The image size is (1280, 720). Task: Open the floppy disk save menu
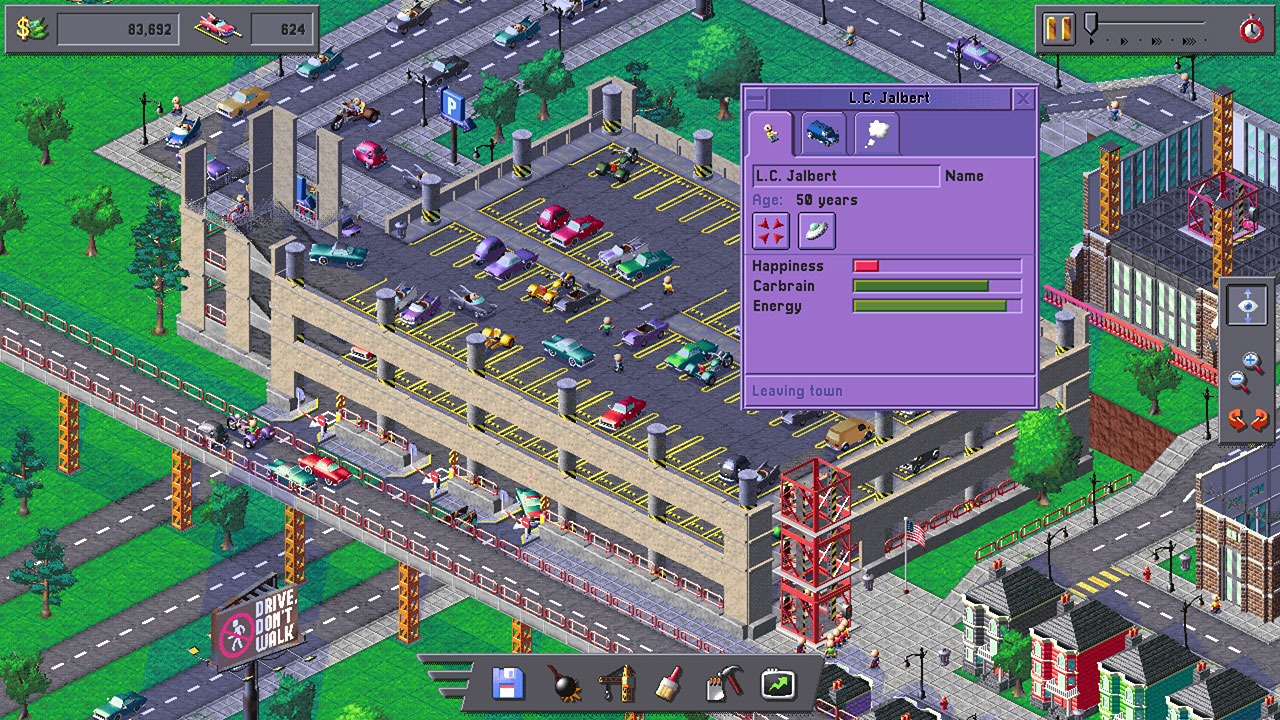point(509,684)
